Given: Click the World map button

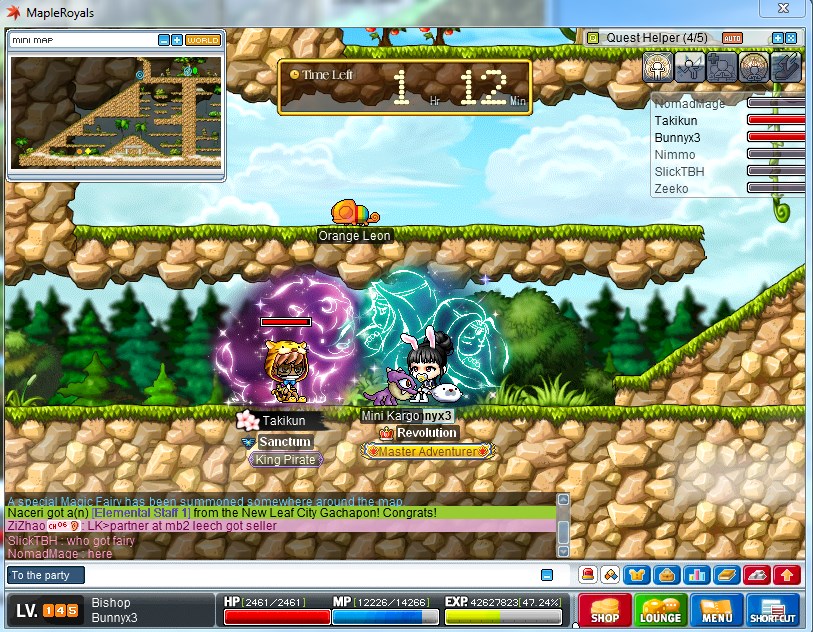Looking at the screenshot, I should point(203,40).
